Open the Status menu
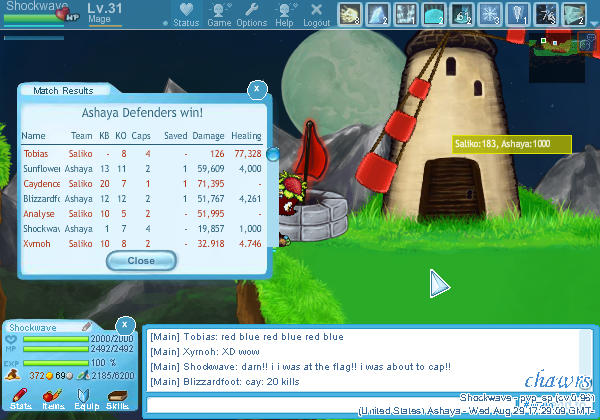Viewport: 600px width, 420px height. click(x=185, y=16)
